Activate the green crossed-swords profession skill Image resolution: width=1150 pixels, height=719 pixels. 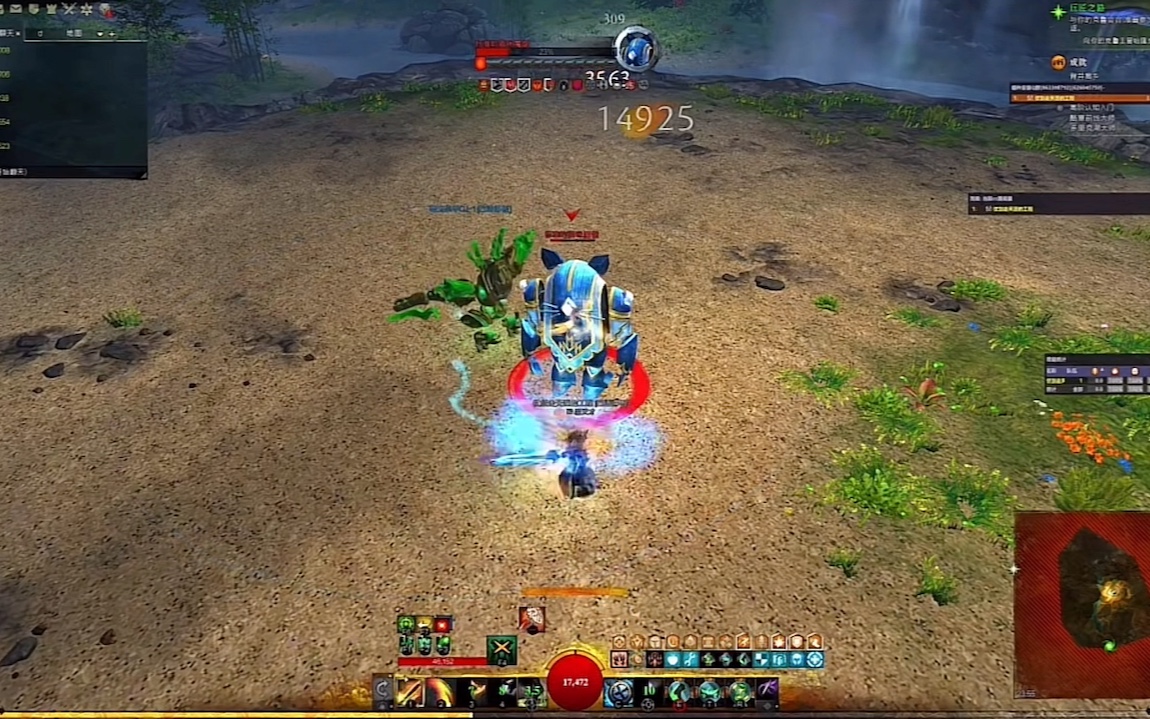501,650
